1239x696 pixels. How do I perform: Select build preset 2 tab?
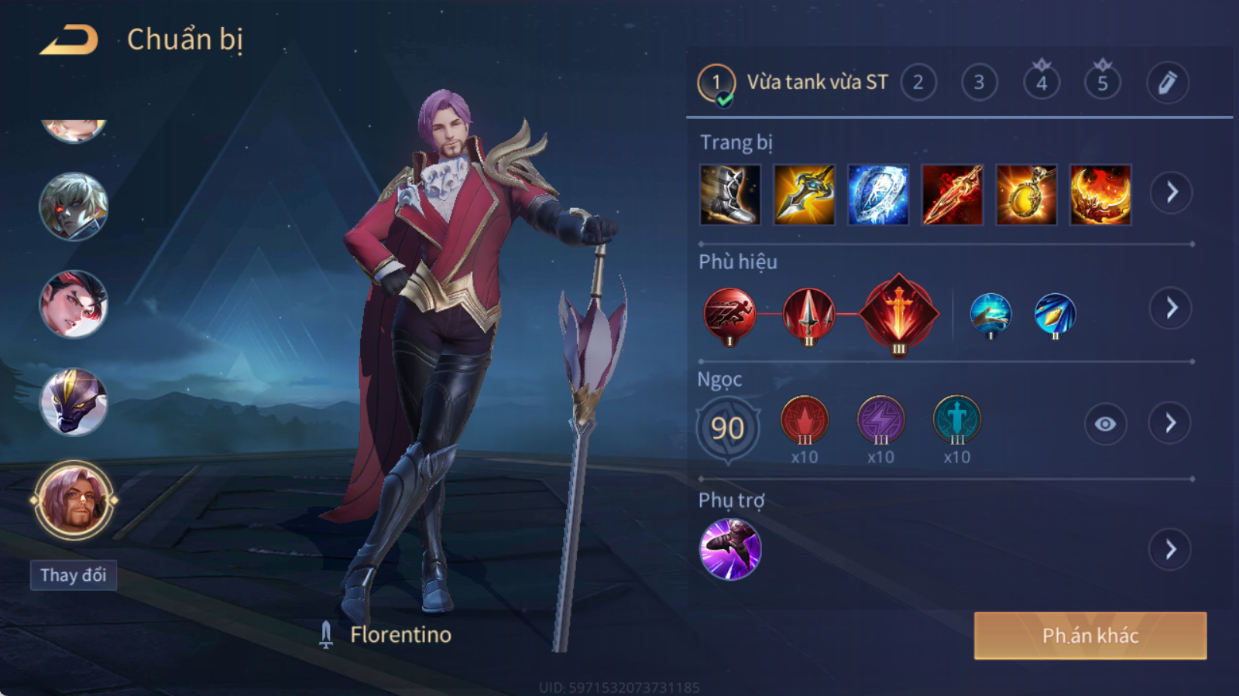(x=918, y=82)
